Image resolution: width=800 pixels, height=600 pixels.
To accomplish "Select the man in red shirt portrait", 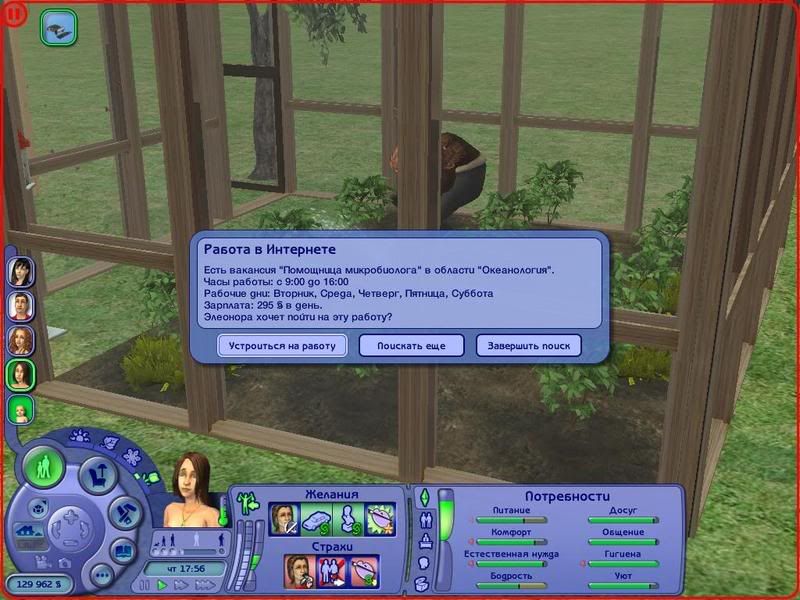I will point(21,305).
